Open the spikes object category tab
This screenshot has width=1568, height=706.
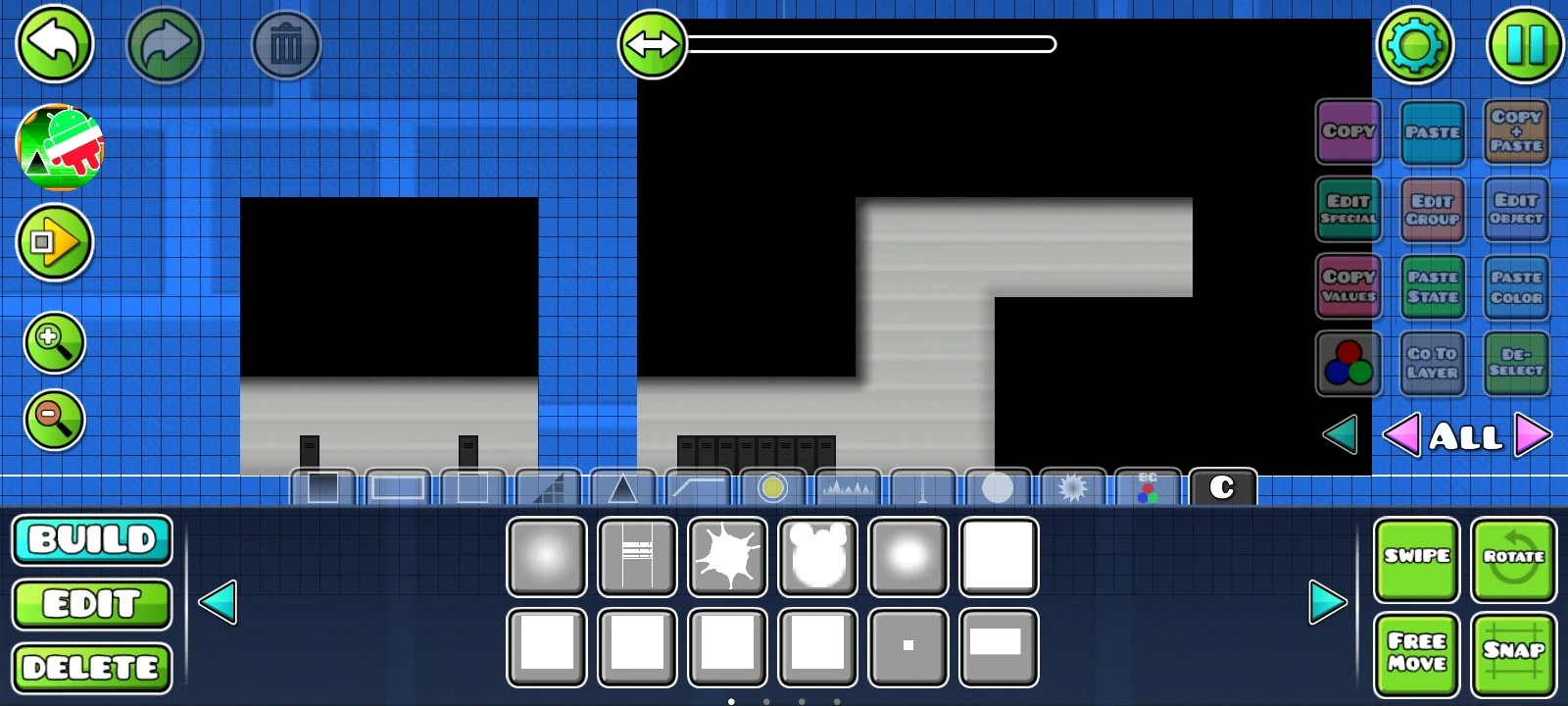point(849,487)
